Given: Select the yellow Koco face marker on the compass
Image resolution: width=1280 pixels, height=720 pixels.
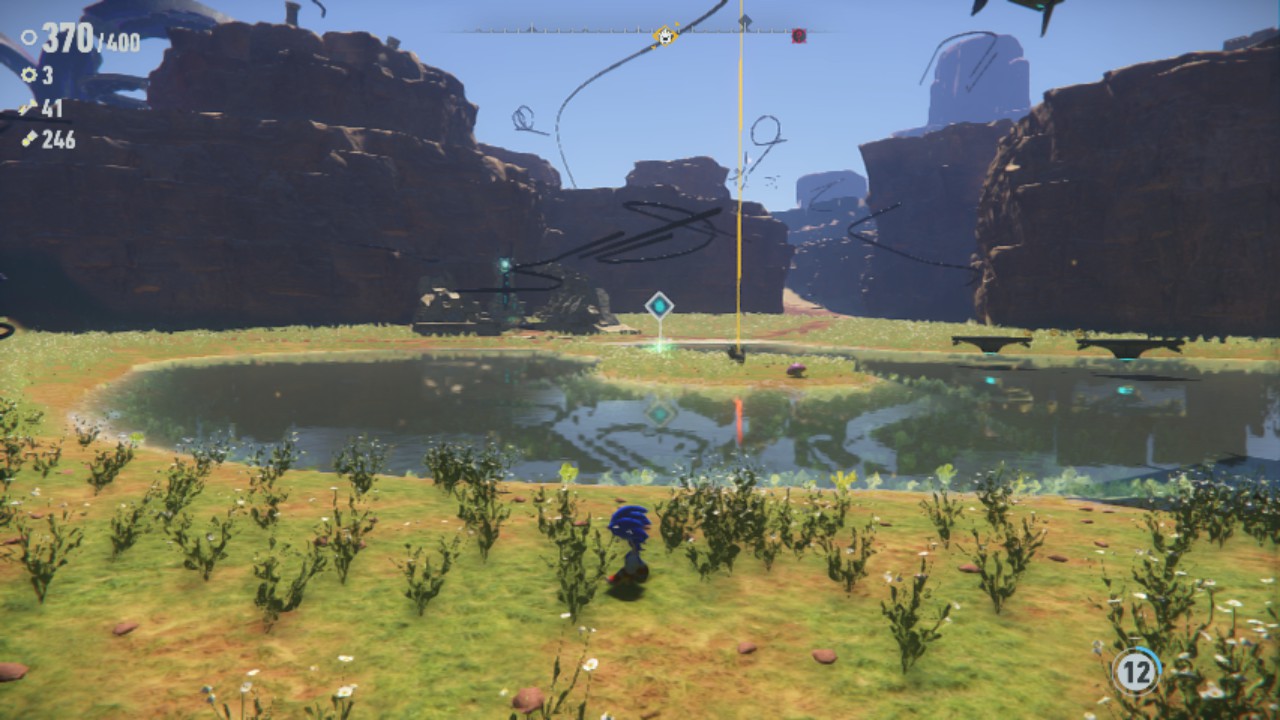Looking at the screenshot, I should coord(665,33).
